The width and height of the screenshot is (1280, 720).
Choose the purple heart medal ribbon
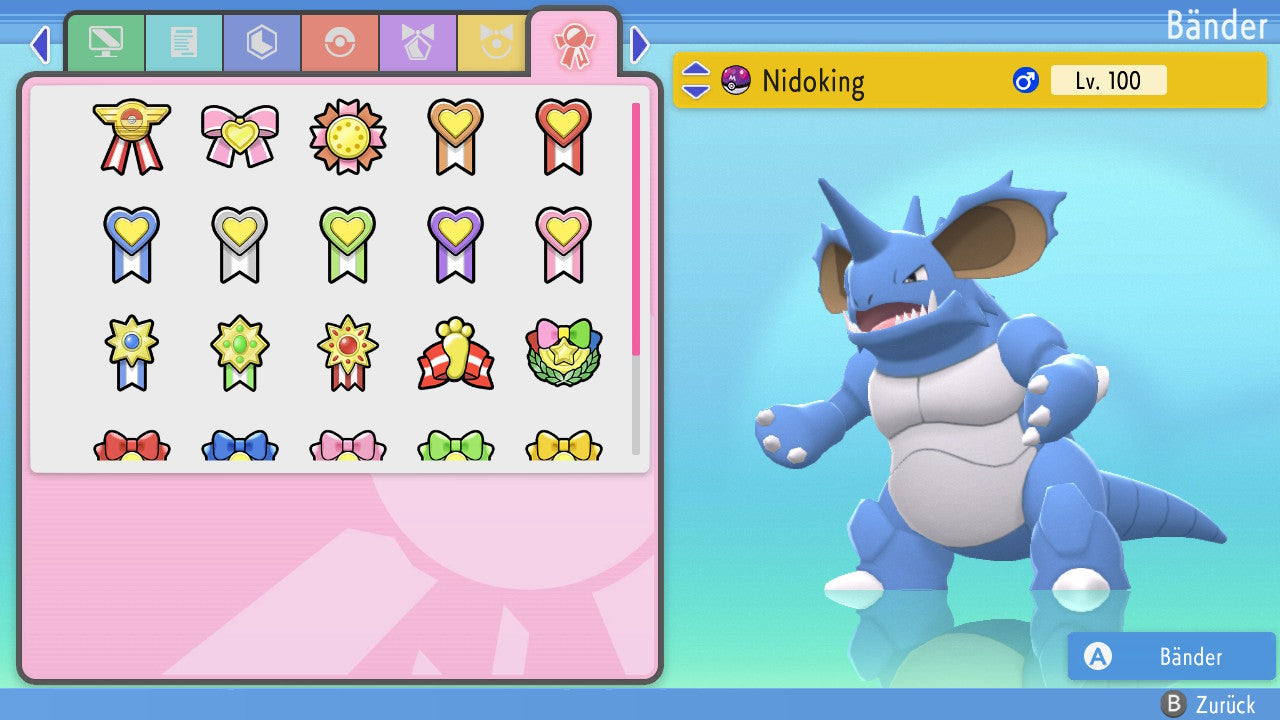tap(456, 244)
